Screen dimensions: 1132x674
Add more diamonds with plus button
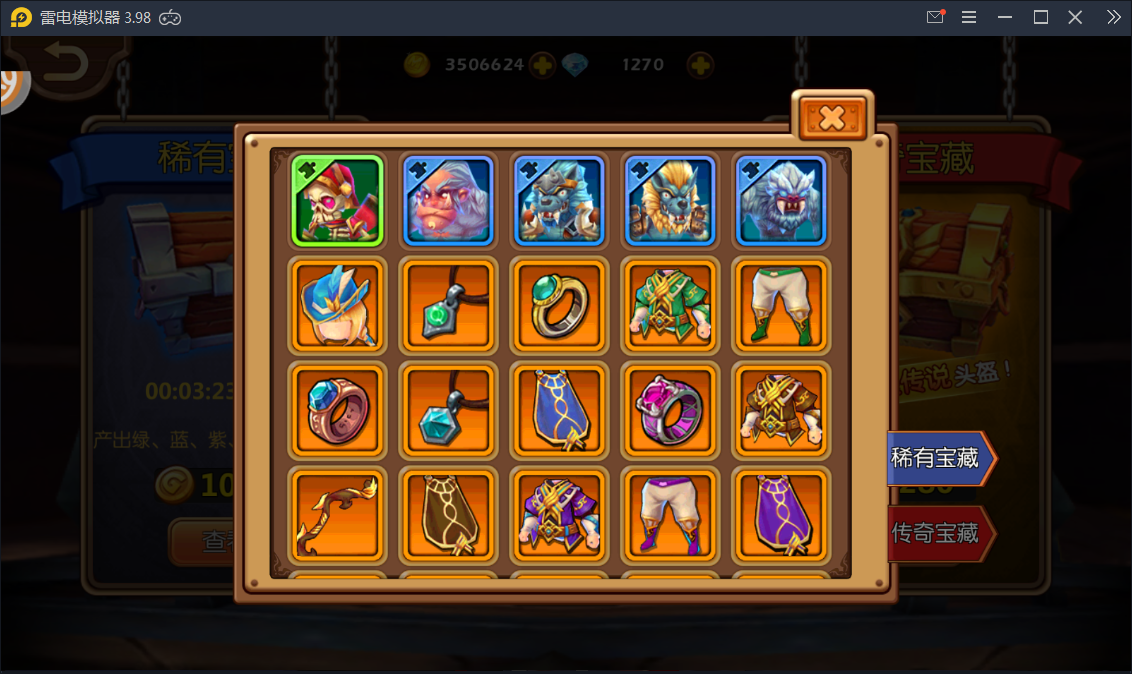pyautogui.click(x=701, y=65)
